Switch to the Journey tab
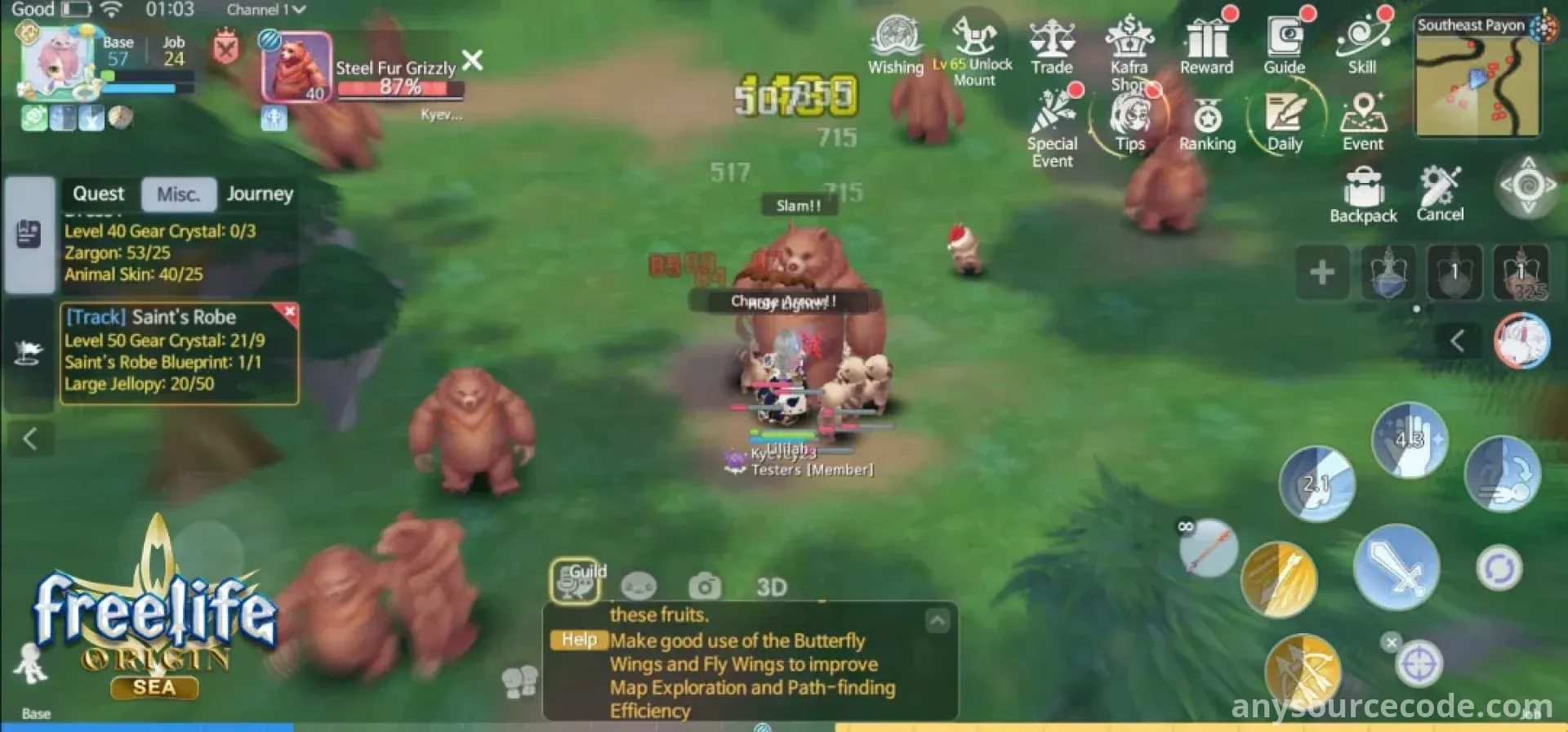This screenshot has width=1568, height=732. (x=260, y=194)
